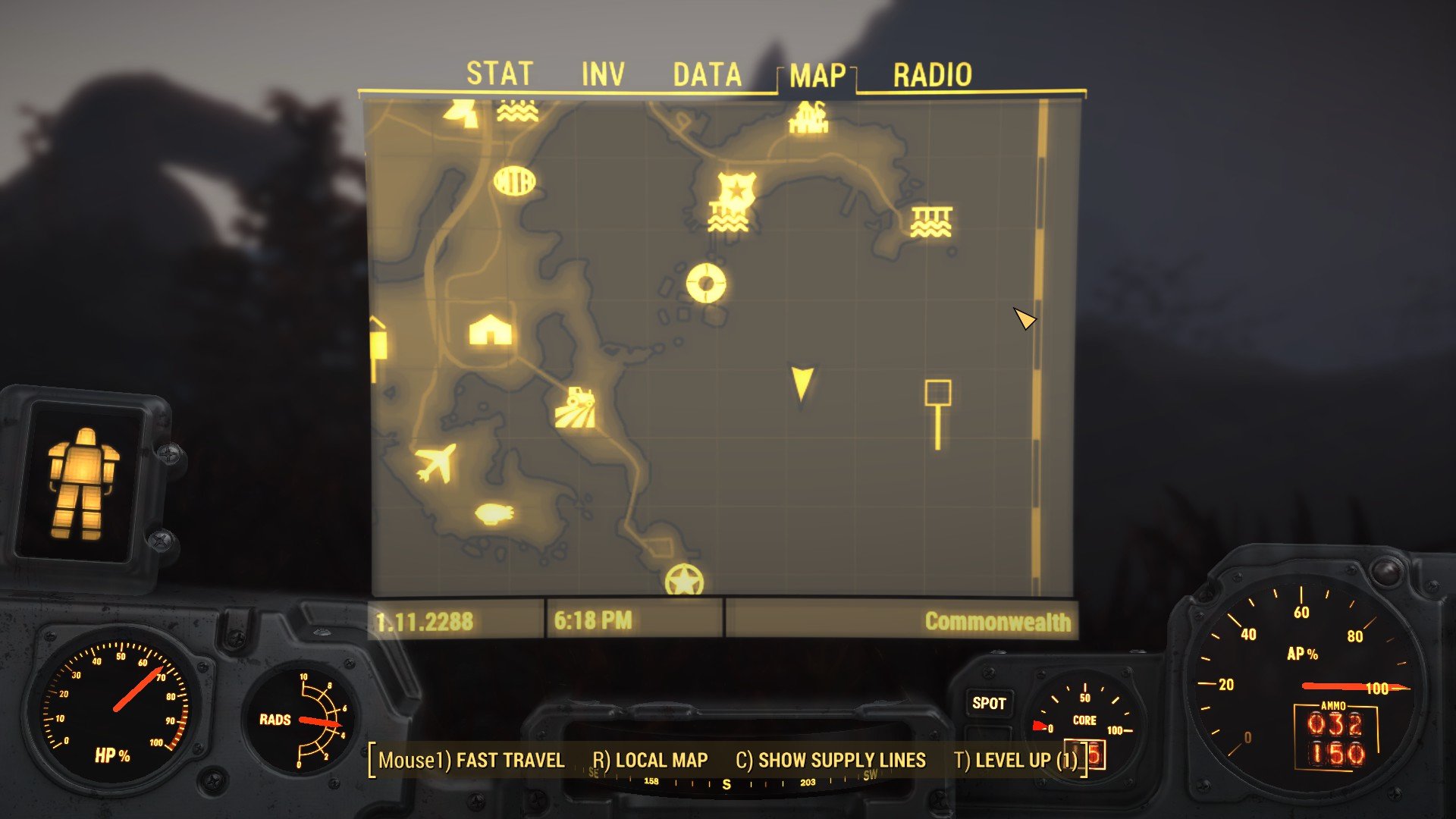This screenshot has width=1456, height=819.
Task: Switch to the RADIO tab
Action: click(x=933, y=74)
